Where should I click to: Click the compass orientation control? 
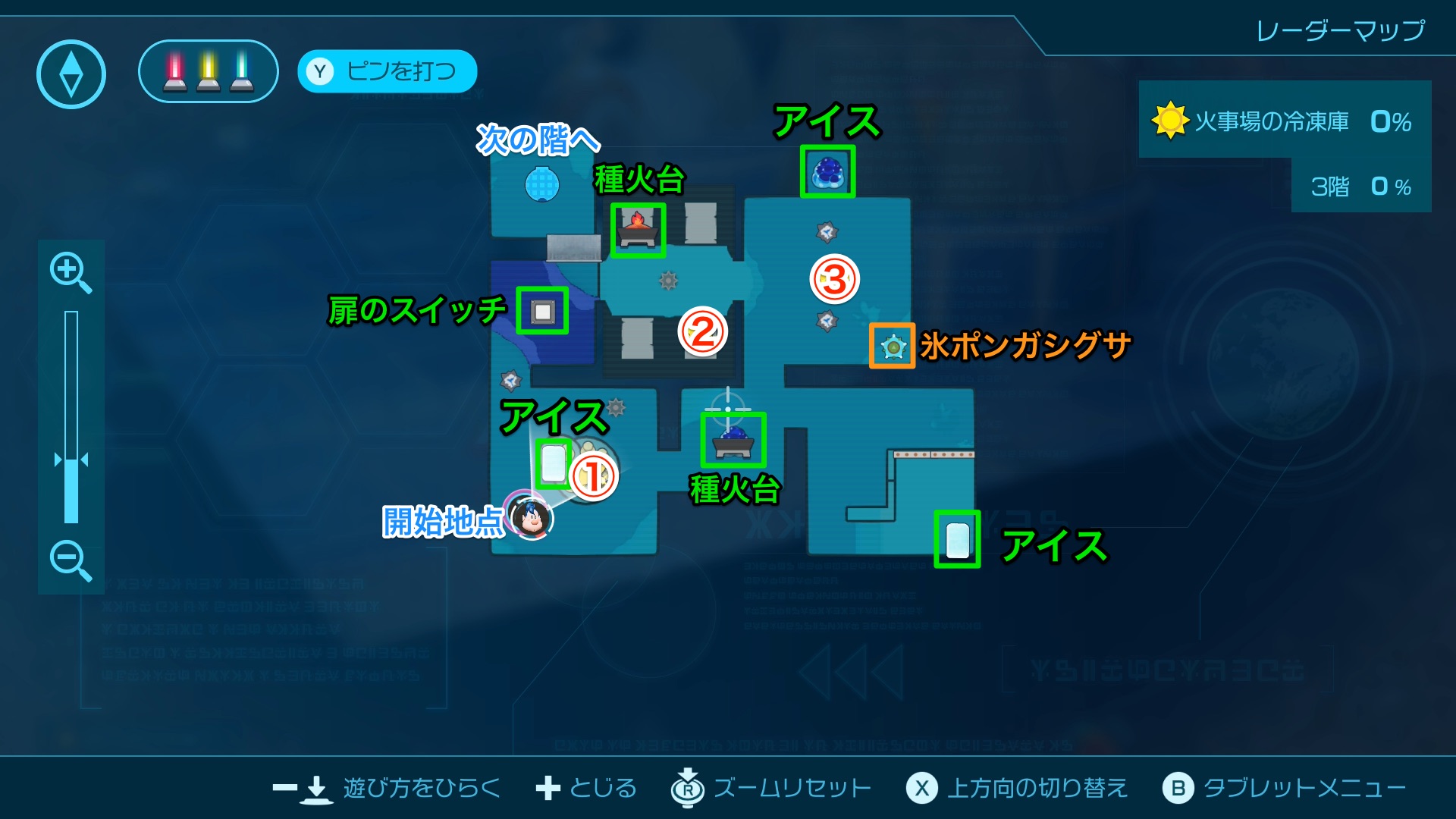[72, 72]
